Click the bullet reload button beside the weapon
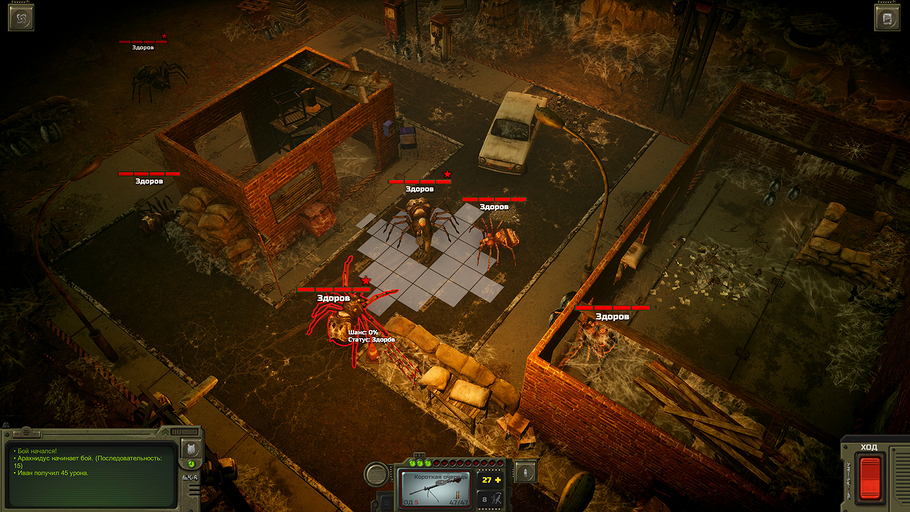Viewport: 910px width, 512px height. (x=527, y=471)
